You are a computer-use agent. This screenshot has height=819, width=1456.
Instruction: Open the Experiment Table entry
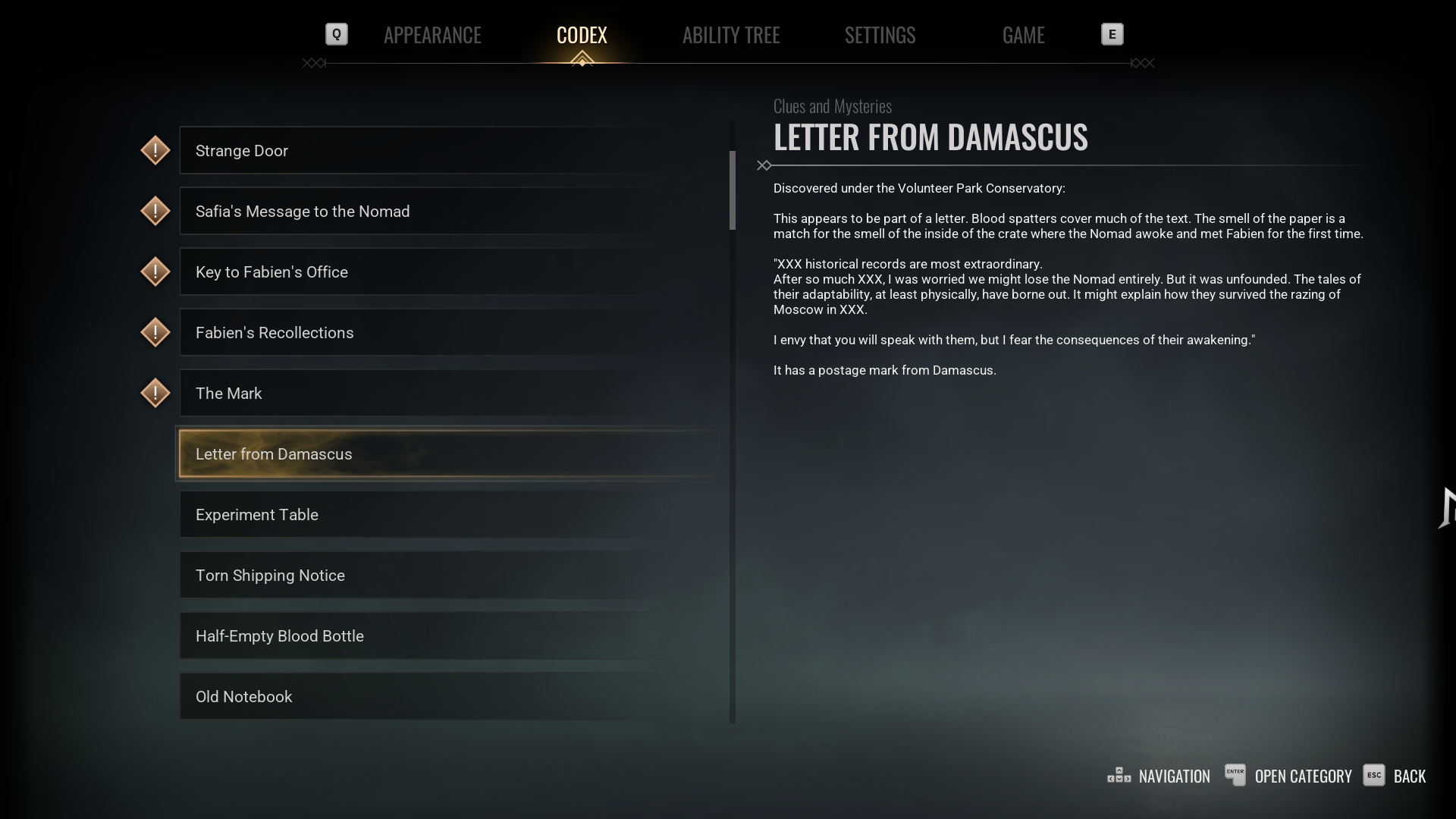(x=447, y=515)
